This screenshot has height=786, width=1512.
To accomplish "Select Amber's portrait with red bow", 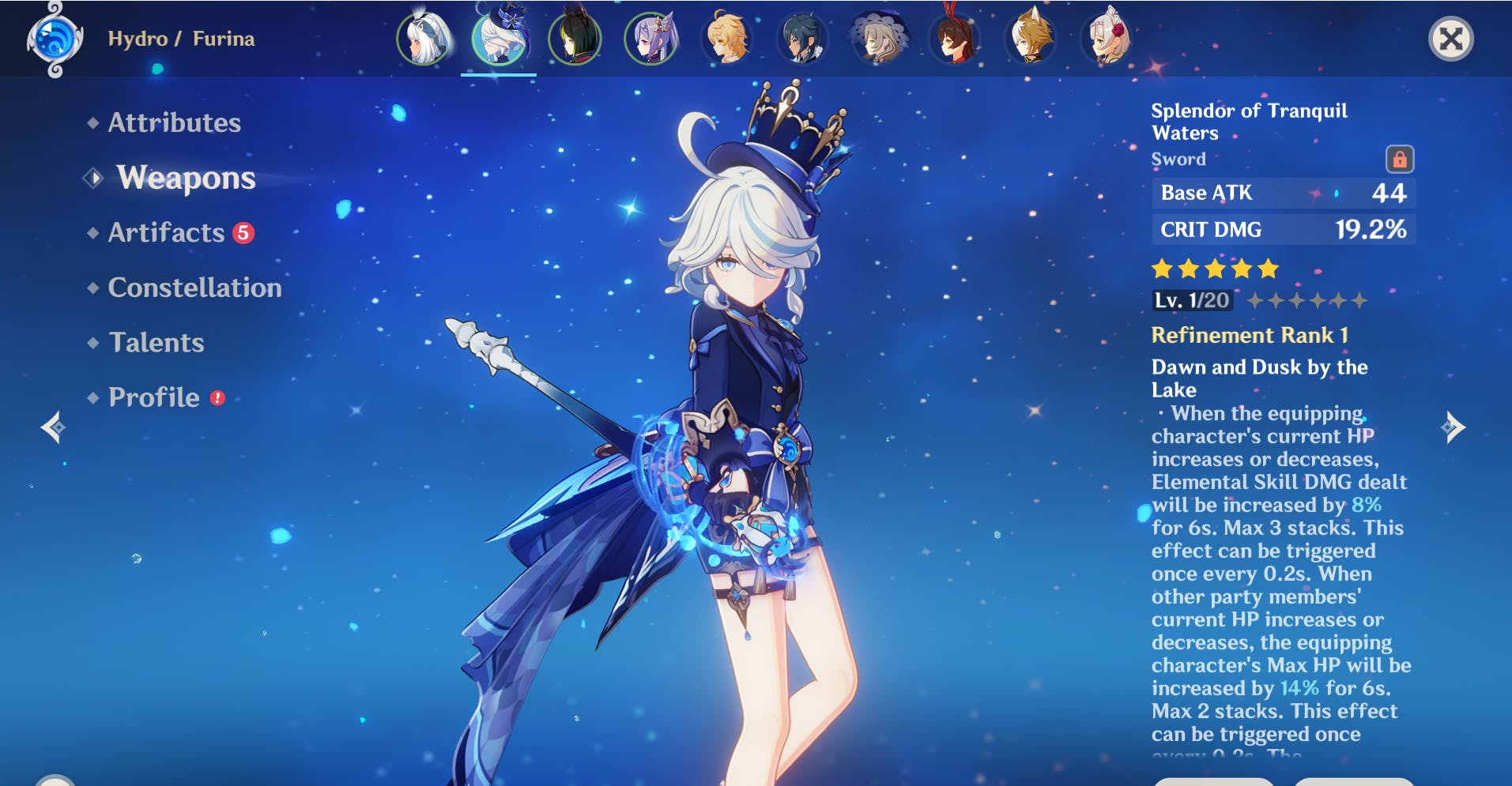I will tap(954, 38).
